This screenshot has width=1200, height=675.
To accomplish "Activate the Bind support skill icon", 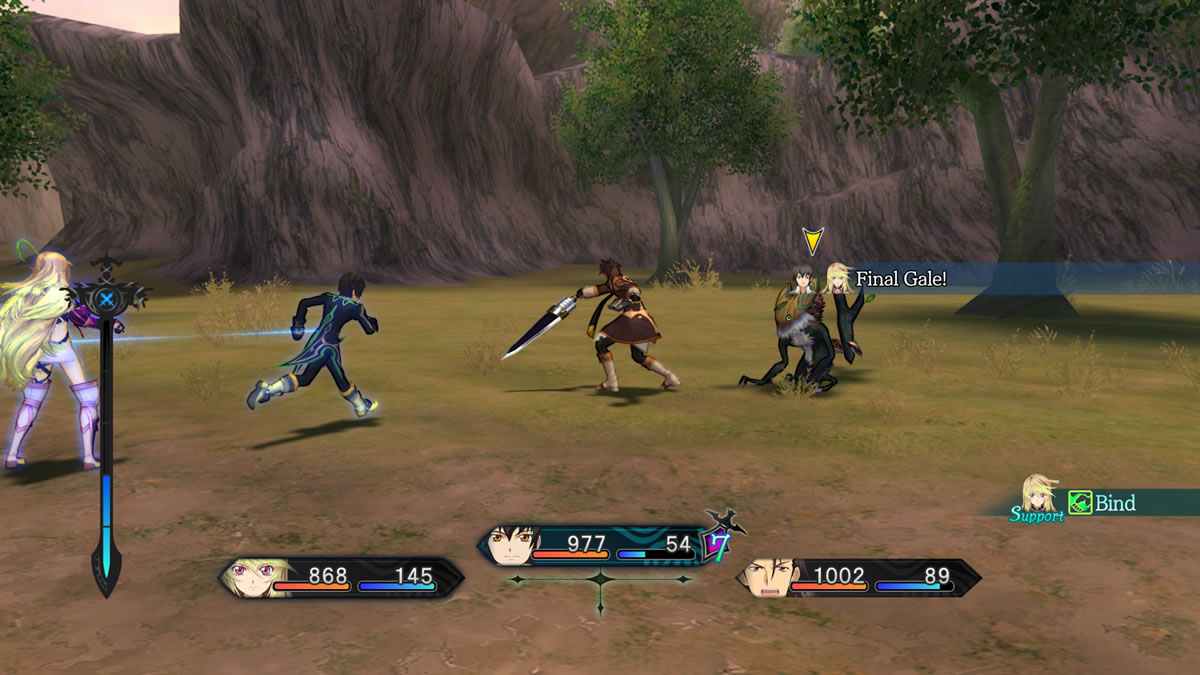I will [x=1080, y=503].
